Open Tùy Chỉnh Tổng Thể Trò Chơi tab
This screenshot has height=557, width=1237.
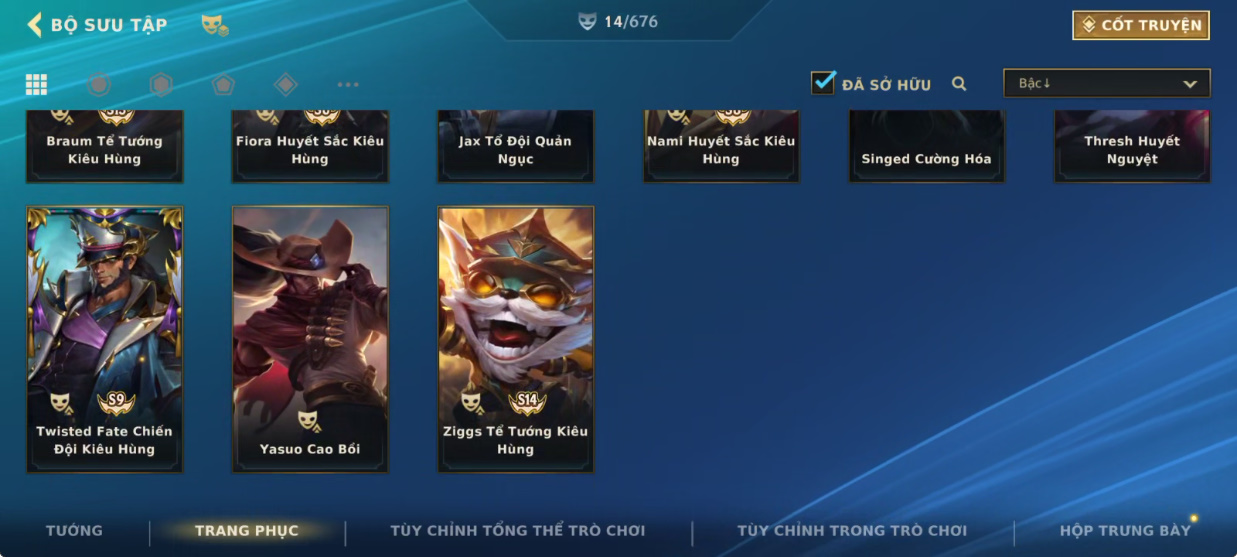click(517, 531)
